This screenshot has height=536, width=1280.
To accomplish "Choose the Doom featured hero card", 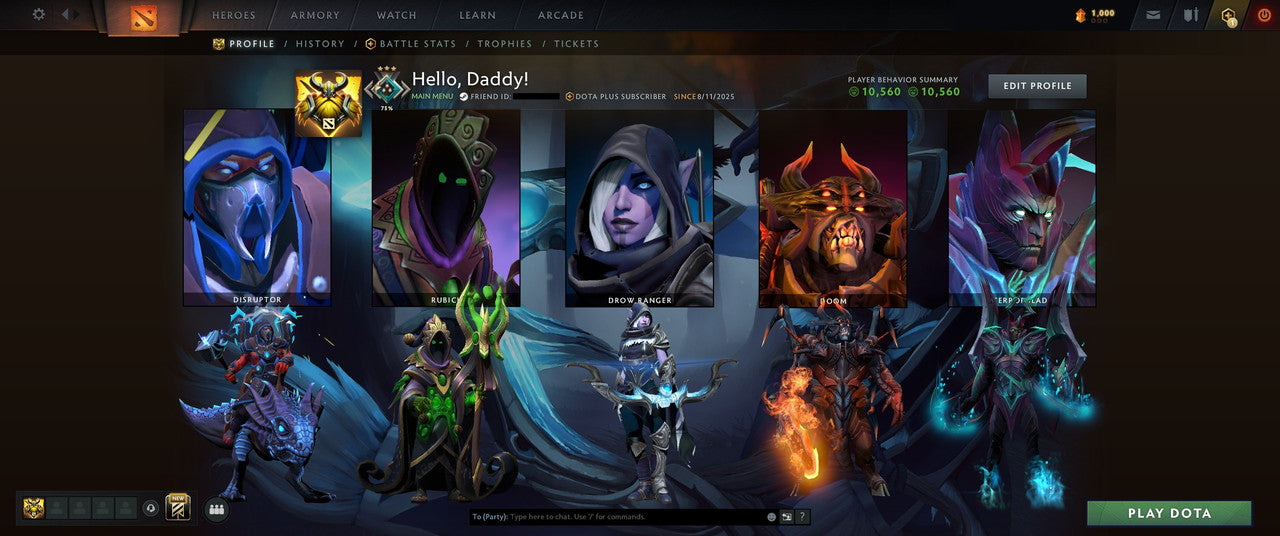I will pos(833,207).
